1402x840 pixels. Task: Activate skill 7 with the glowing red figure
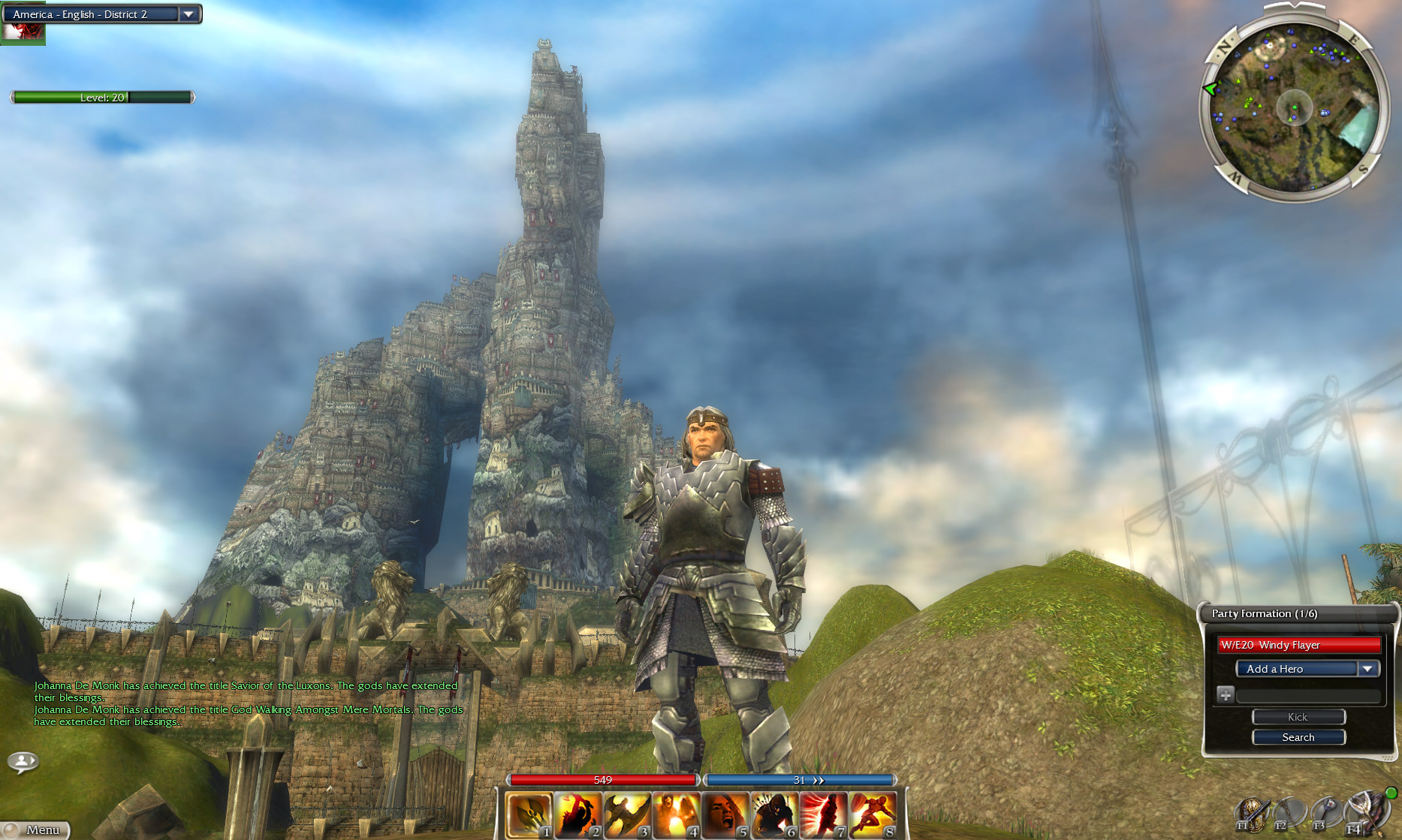pos(824,816)
